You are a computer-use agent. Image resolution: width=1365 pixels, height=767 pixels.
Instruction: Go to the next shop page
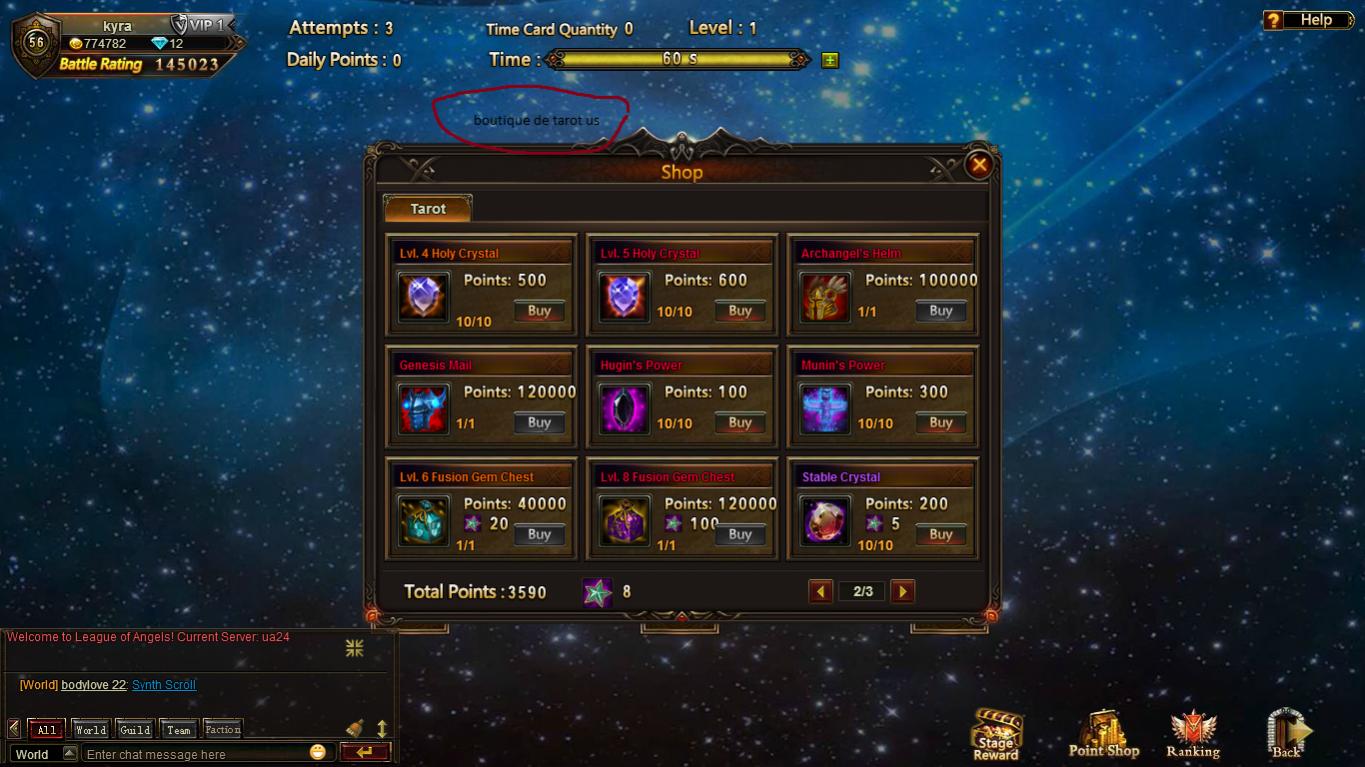902,591
